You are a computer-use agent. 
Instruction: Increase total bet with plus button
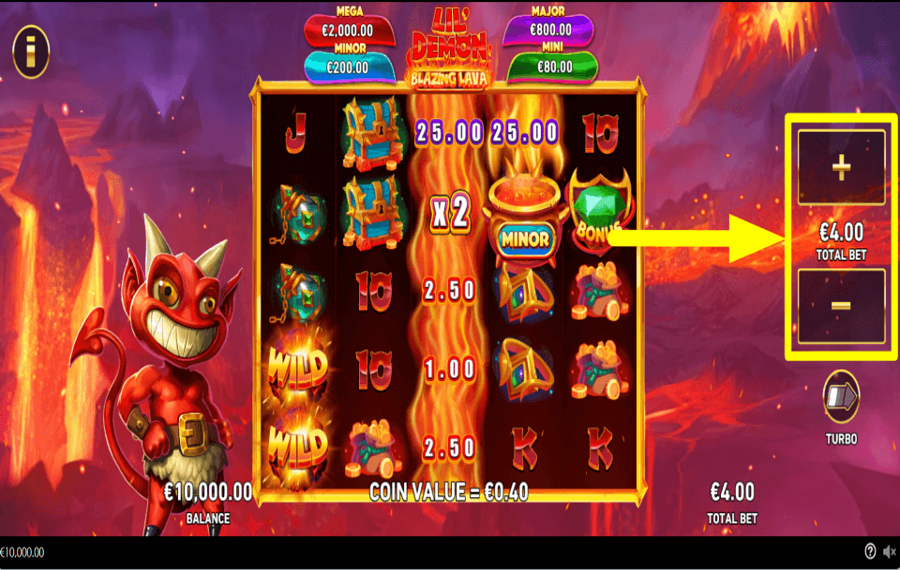pos(841,168)
